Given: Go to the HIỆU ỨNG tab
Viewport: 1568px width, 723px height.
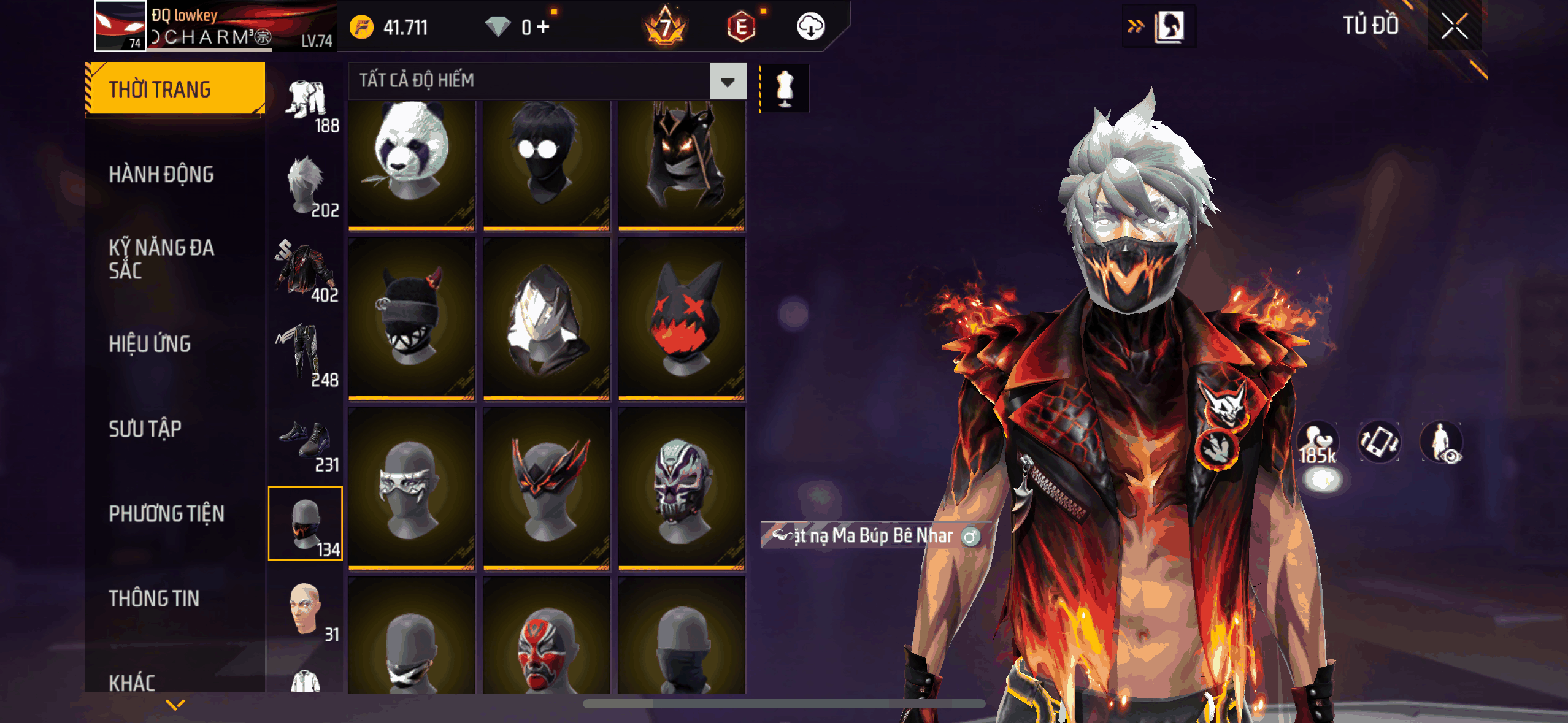Looking at the screenshot, I should point(150,344).
